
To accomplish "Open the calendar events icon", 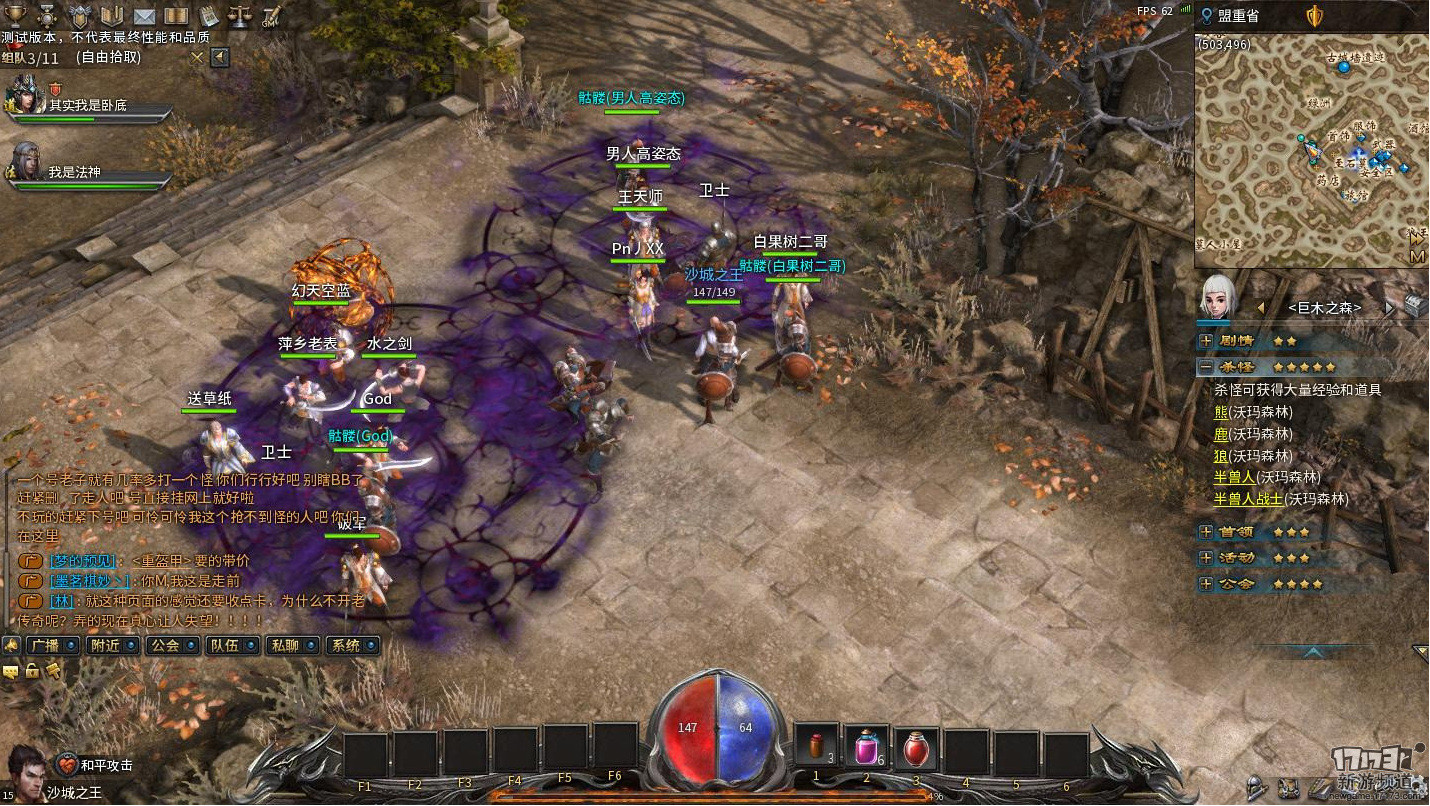I will click(209, 15).
